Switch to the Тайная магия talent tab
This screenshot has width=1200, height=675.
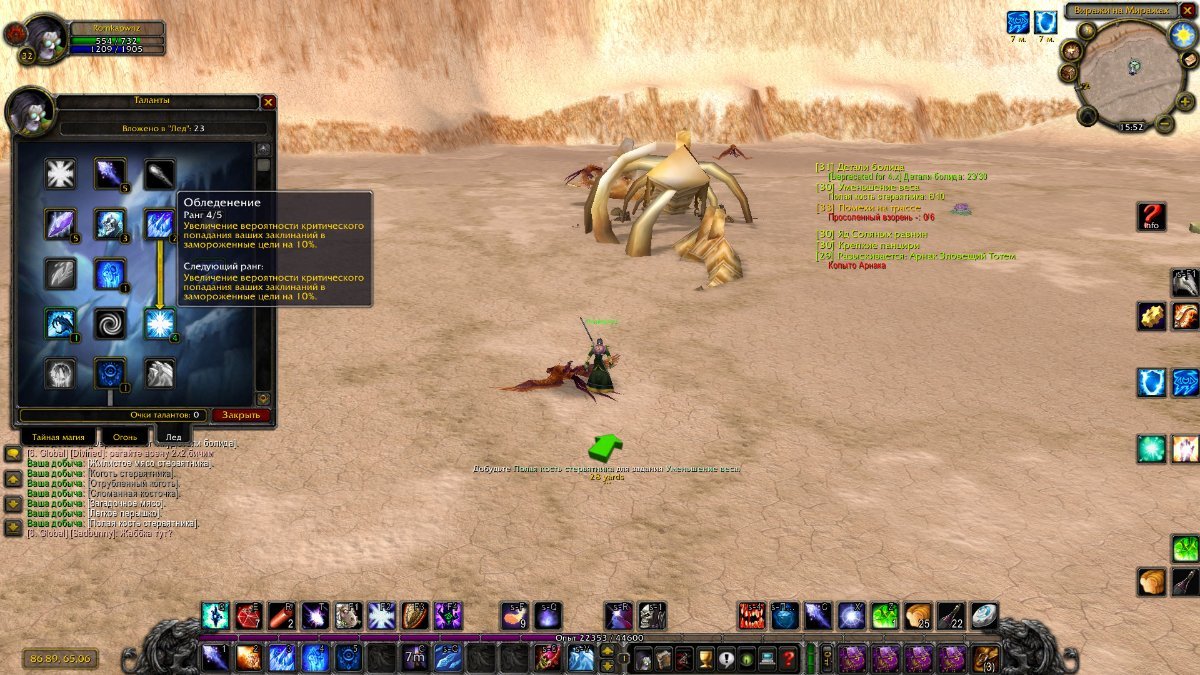point(59,437)
